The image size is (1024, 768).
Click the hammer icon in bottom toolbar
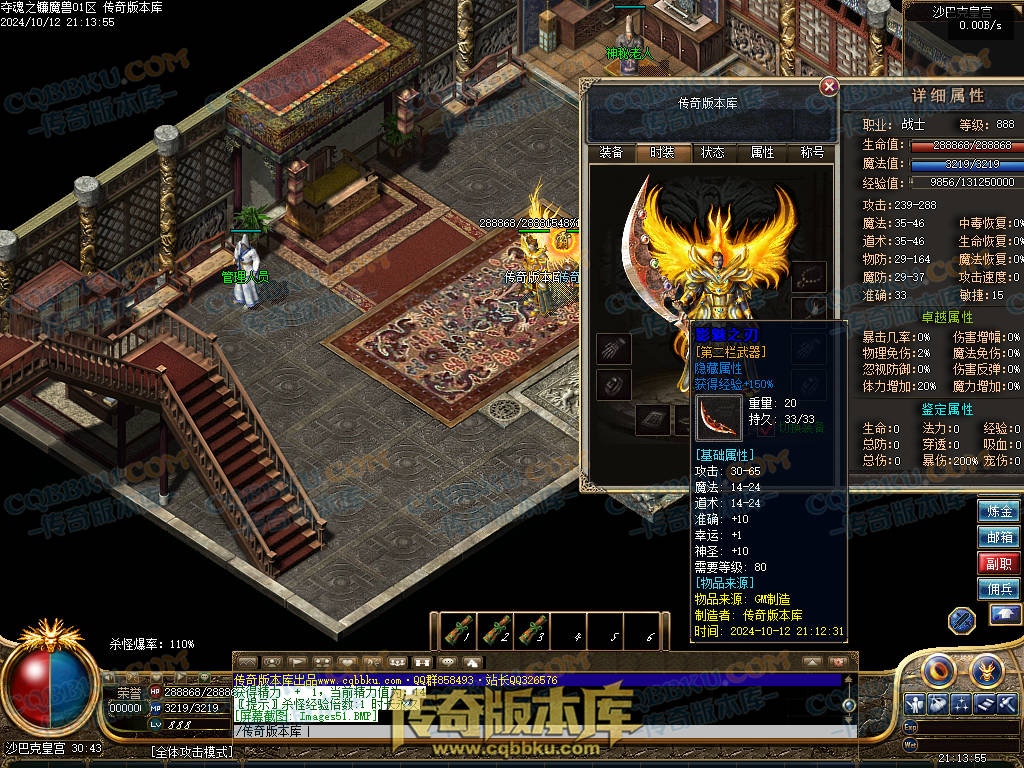pos(1008,704)
